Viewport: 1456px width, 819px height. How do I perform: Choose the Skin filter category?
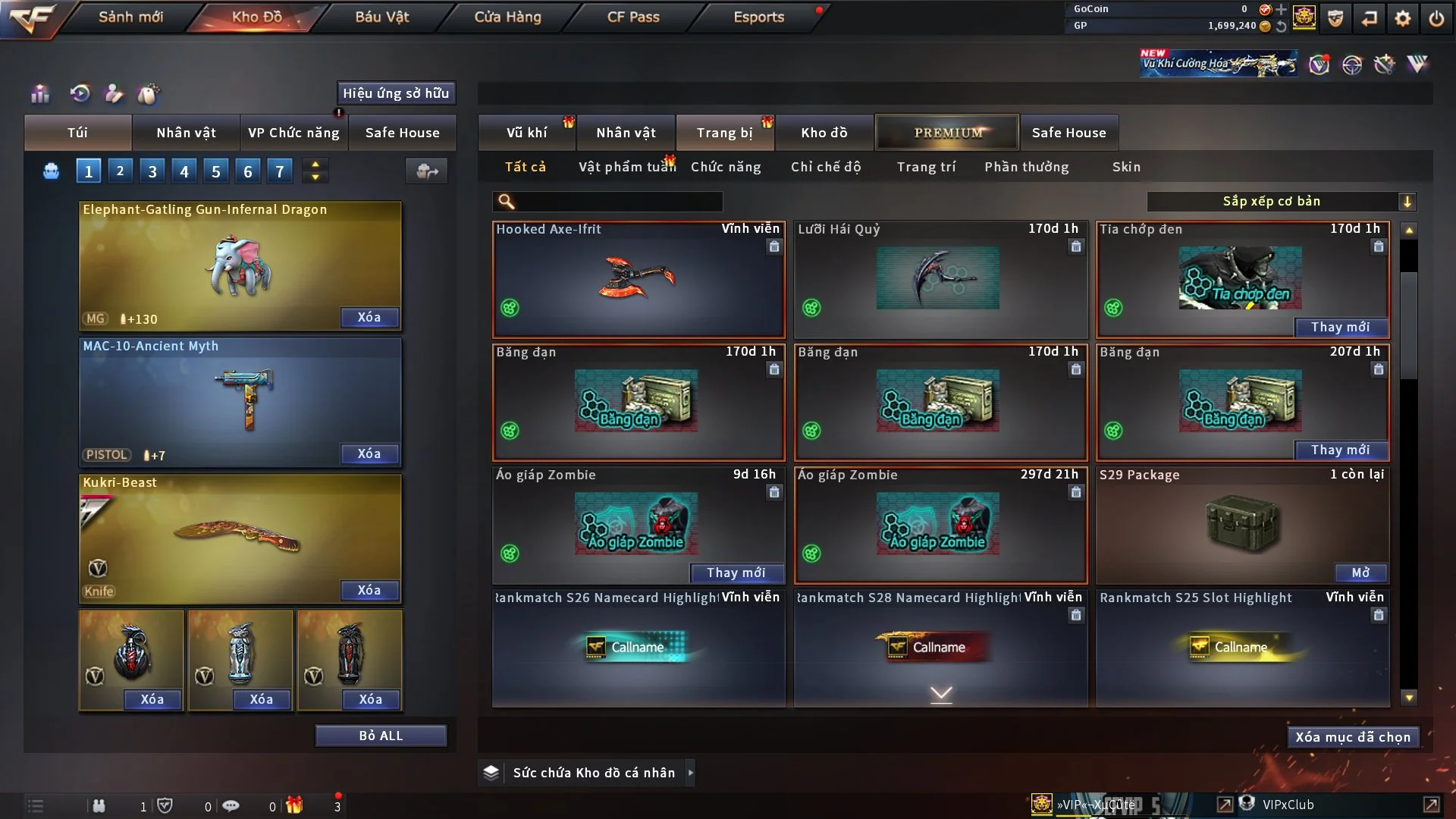point(1126,167)
